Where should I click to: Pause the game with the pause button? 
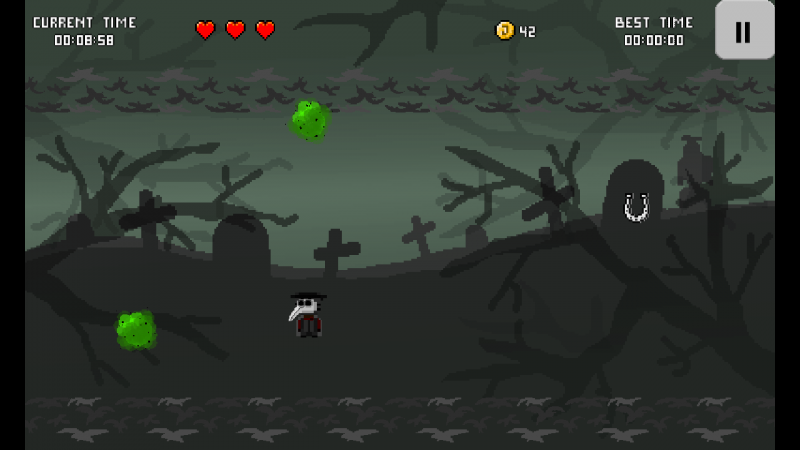744,31
